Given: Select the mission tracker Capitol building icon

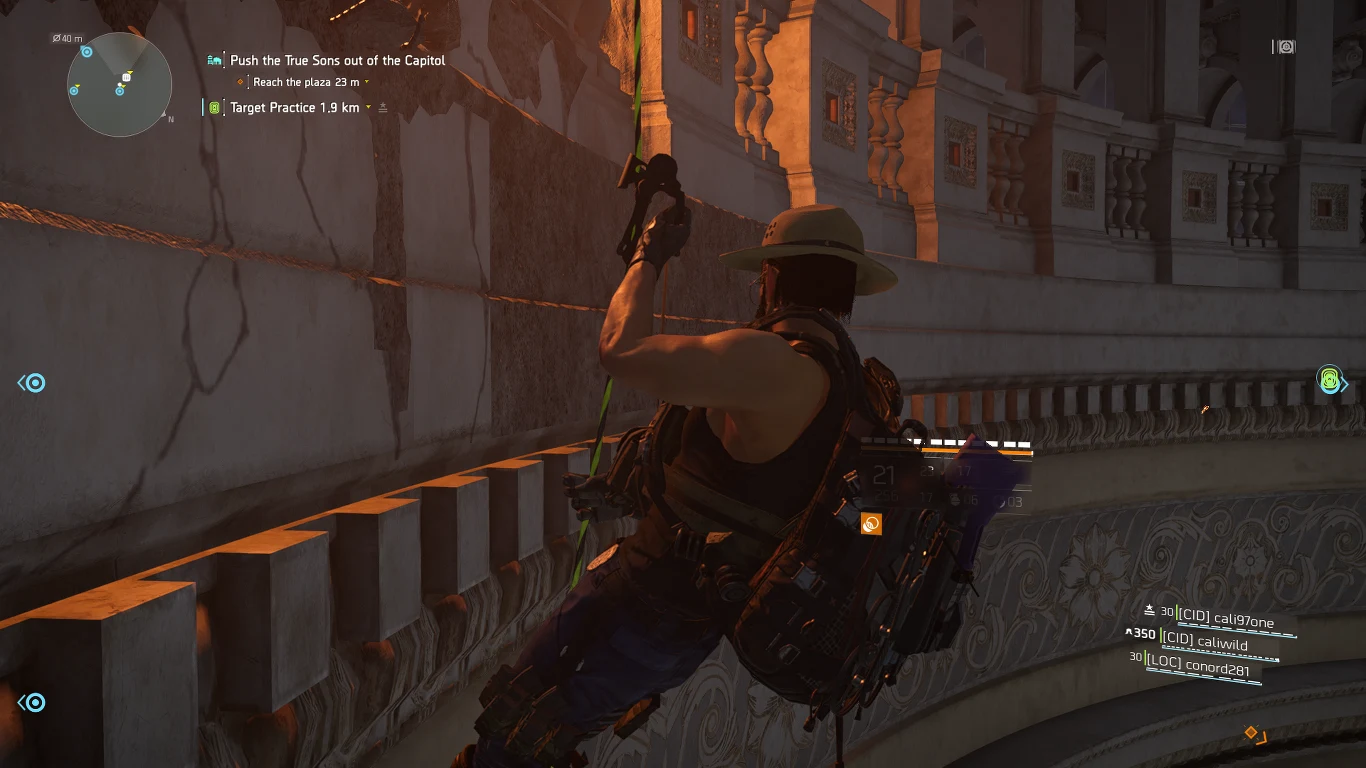Looking at the screenshot, I should tap(213, 60).
